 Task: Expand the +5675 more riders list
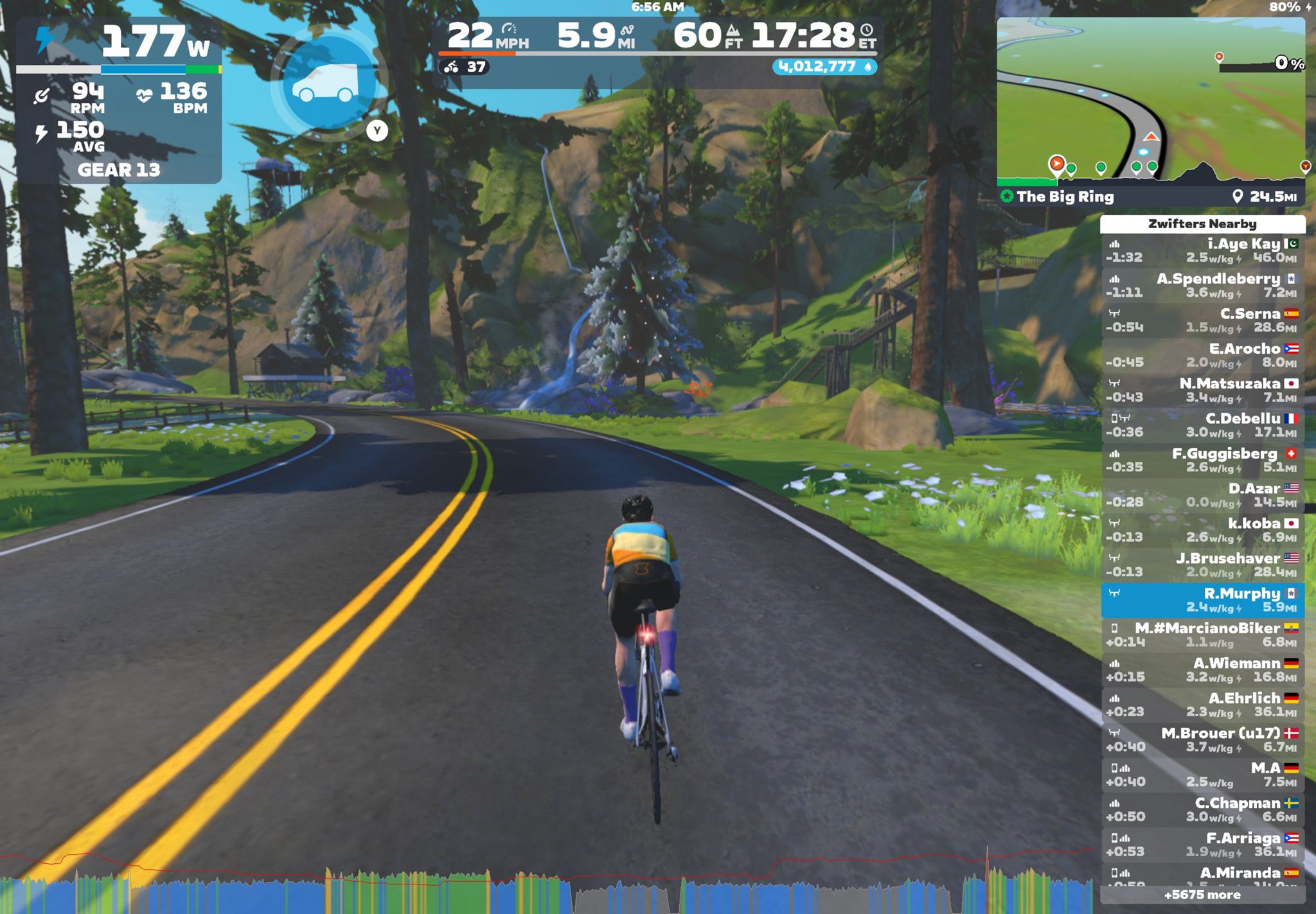tap(1202, 895)
